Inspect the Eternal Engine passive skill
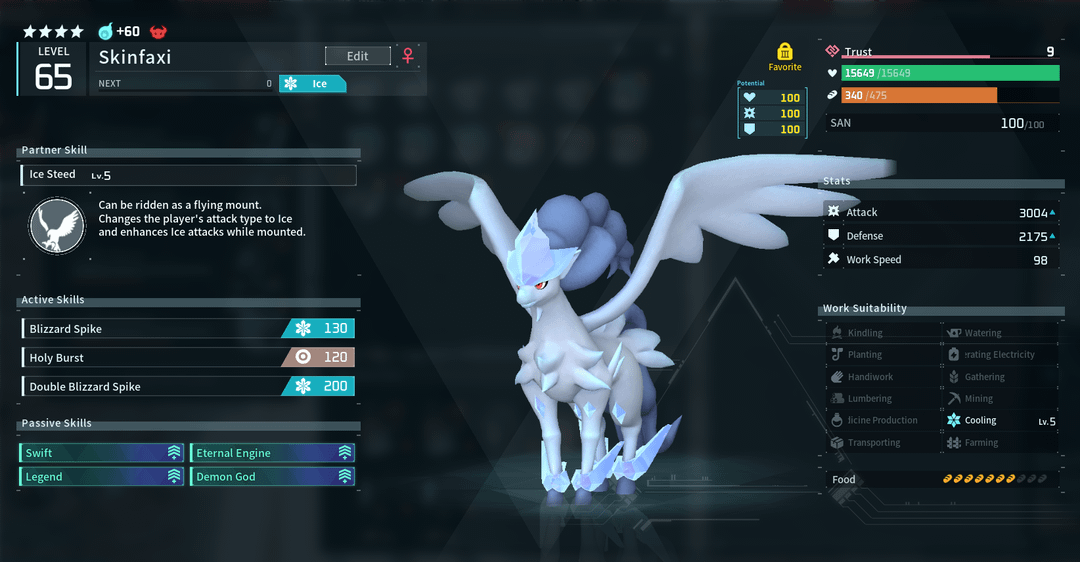Image resolution: width=1080 pixels, height=562 pixels. pos(272,453)
